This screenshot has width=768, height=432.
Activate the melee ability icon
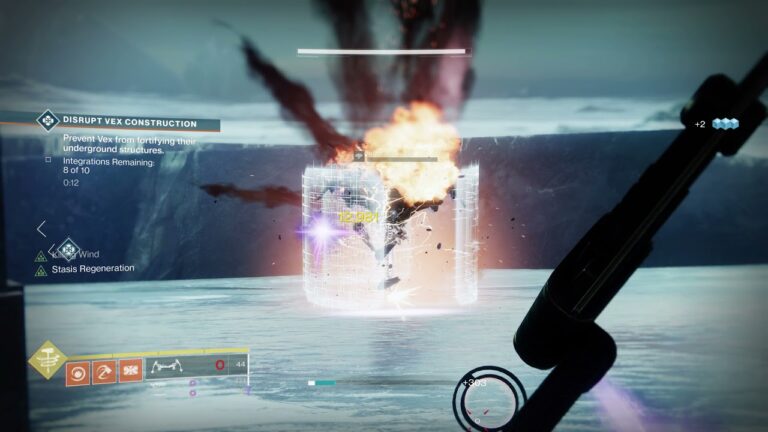[x=104, y=373]
